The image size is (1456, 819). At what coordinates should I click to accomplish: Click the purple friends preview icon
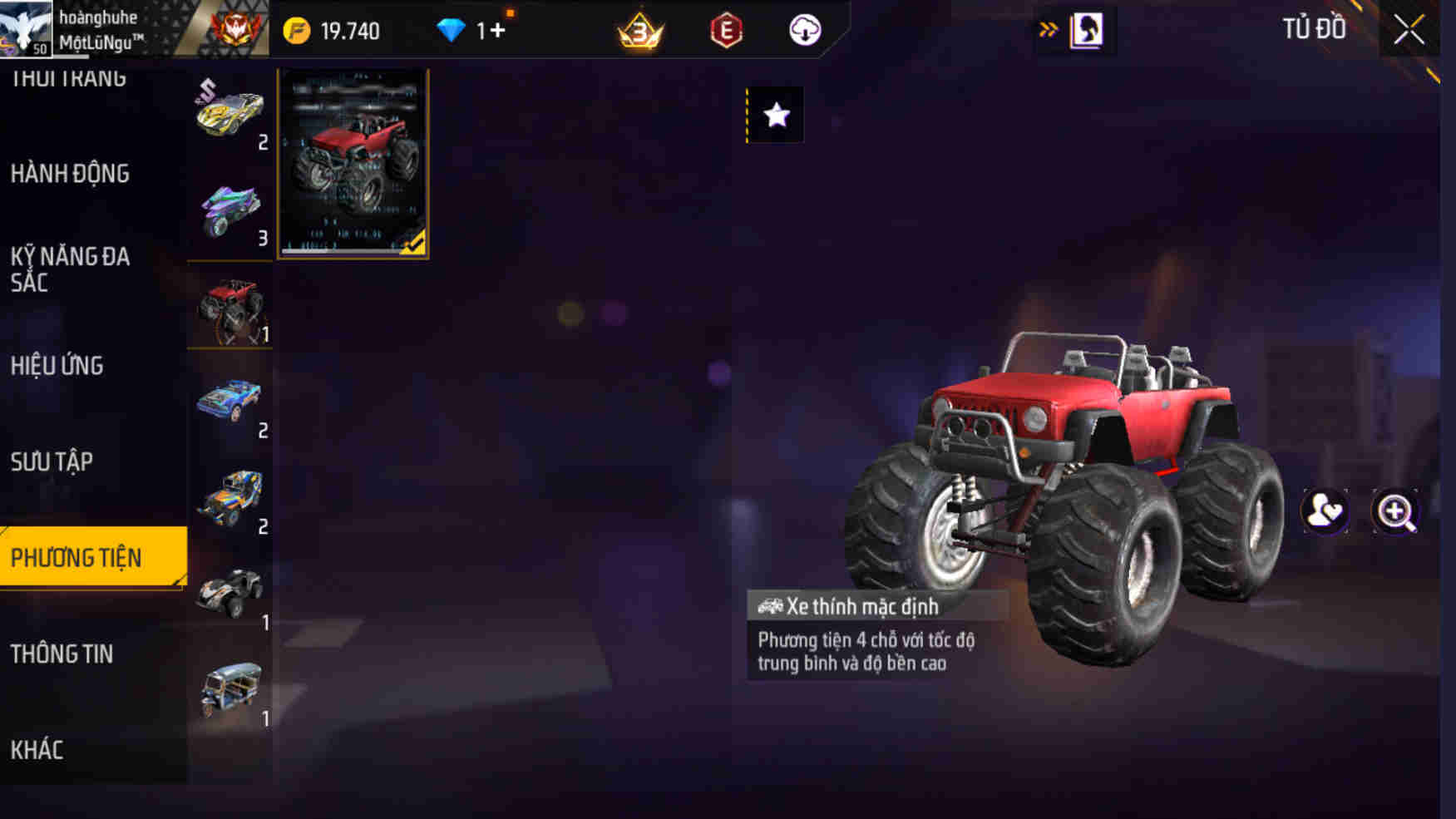tap(1325, 511)
